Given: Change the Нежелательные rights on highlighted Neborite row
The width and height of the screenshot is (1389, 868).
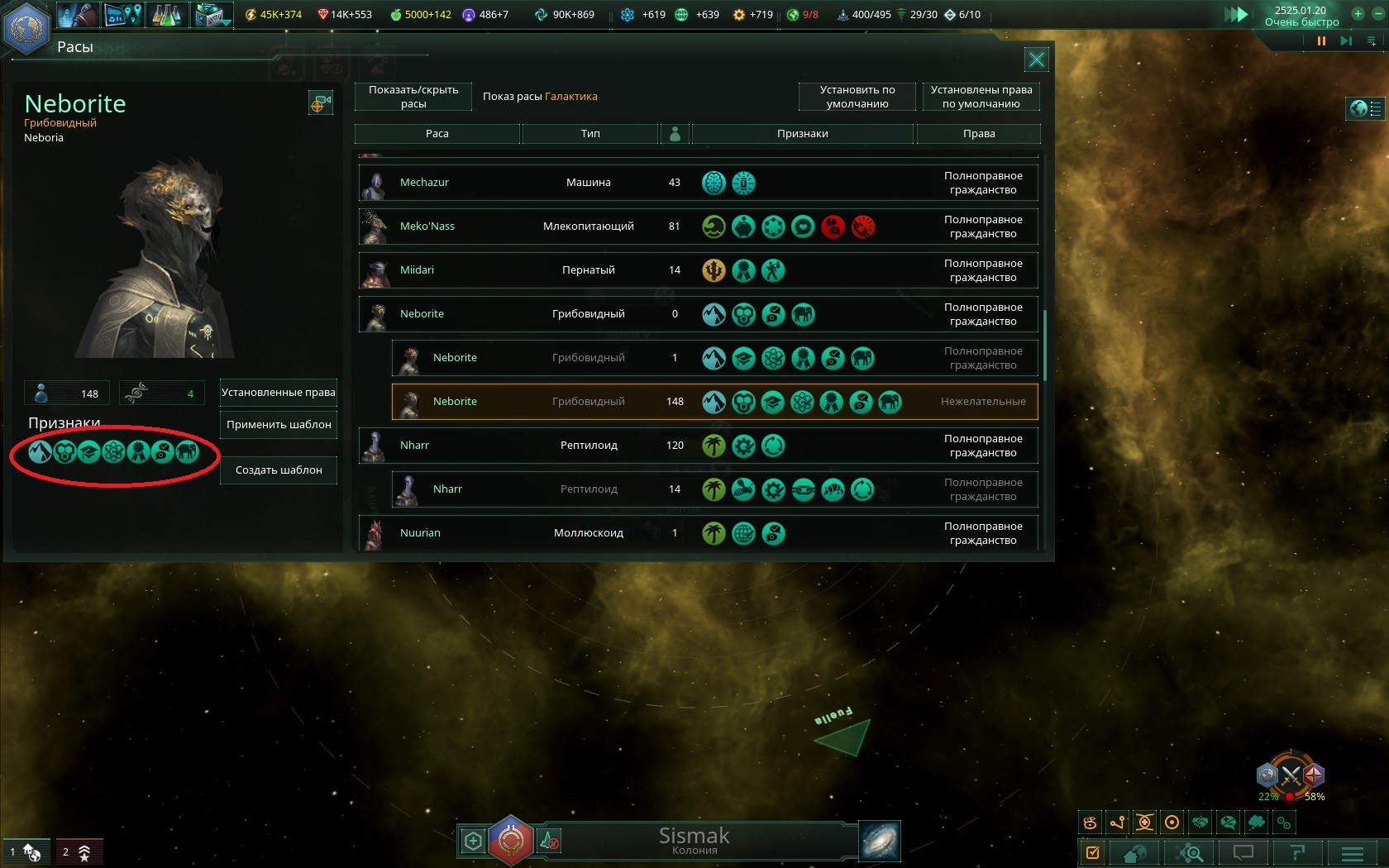Looking at the screenshot, I should (984, 401).
